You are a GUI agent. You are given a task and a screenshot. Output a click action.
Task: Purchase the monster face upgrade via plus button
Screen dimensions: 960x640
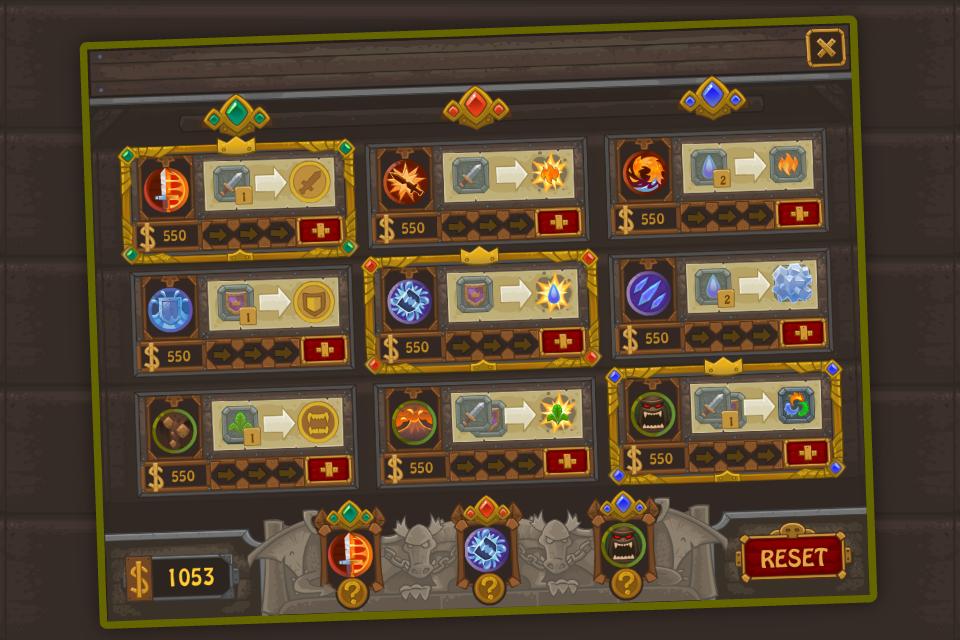(x=806, y=452)
